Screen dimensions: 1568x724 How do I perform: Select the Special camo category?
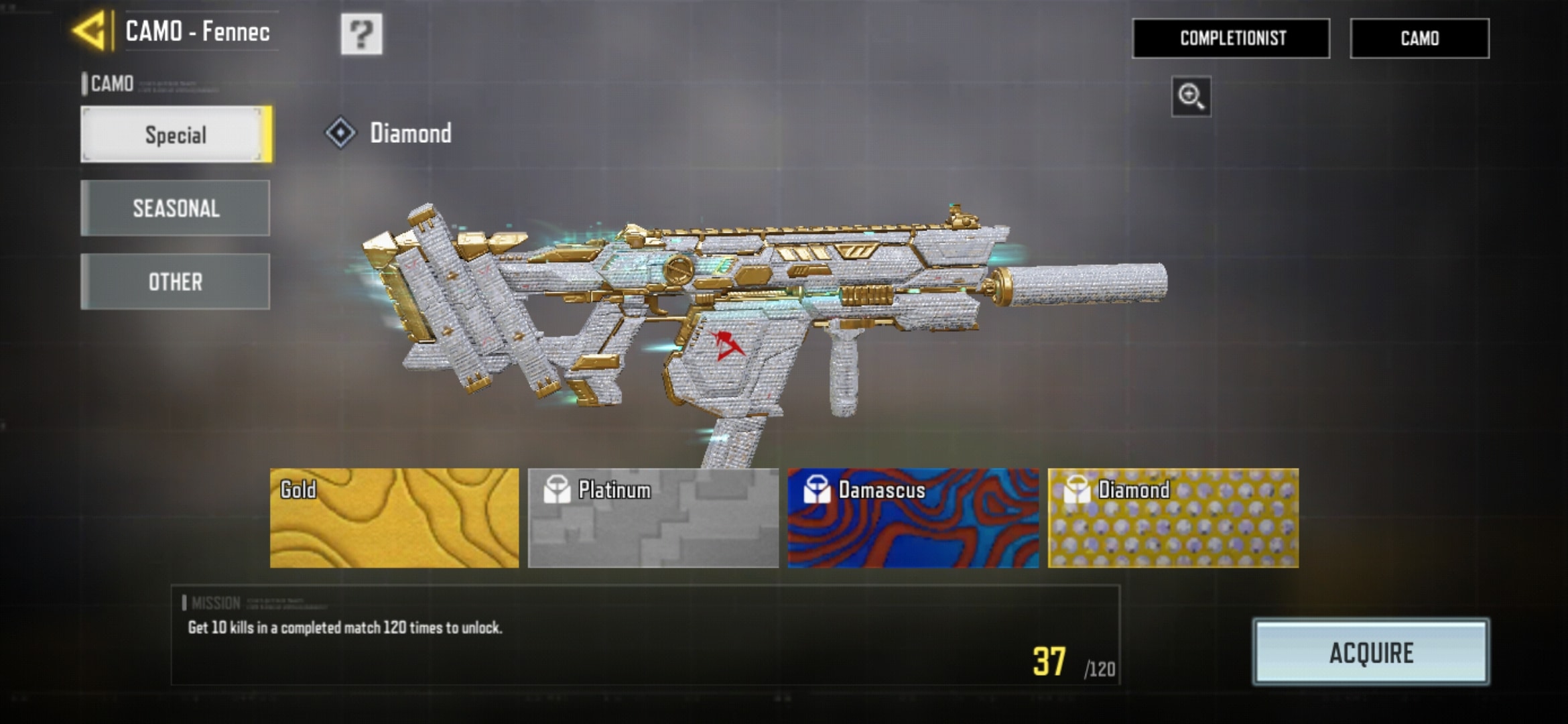176,135
